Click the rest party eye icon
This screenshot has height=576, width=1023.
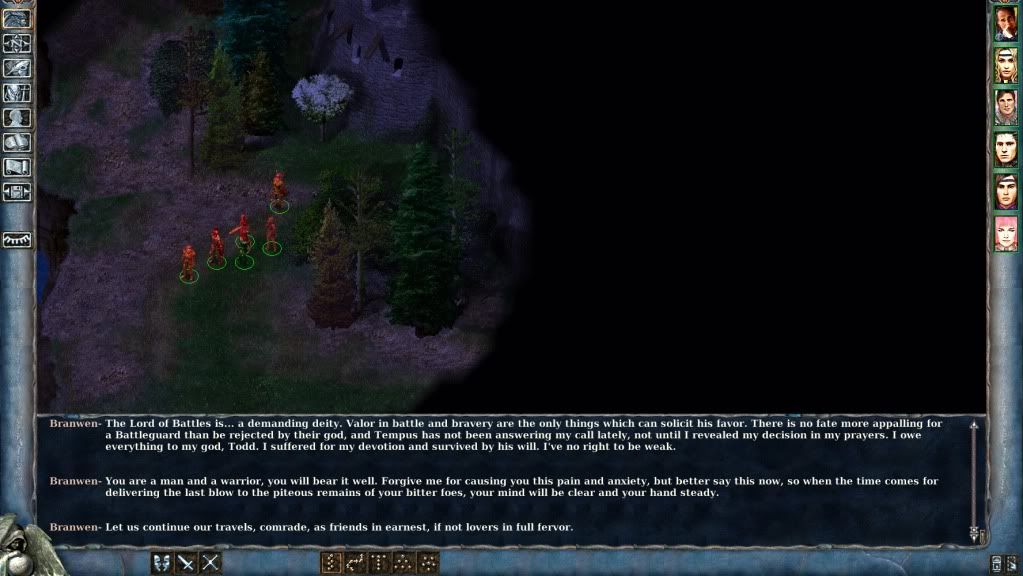(x=17, y=240)
